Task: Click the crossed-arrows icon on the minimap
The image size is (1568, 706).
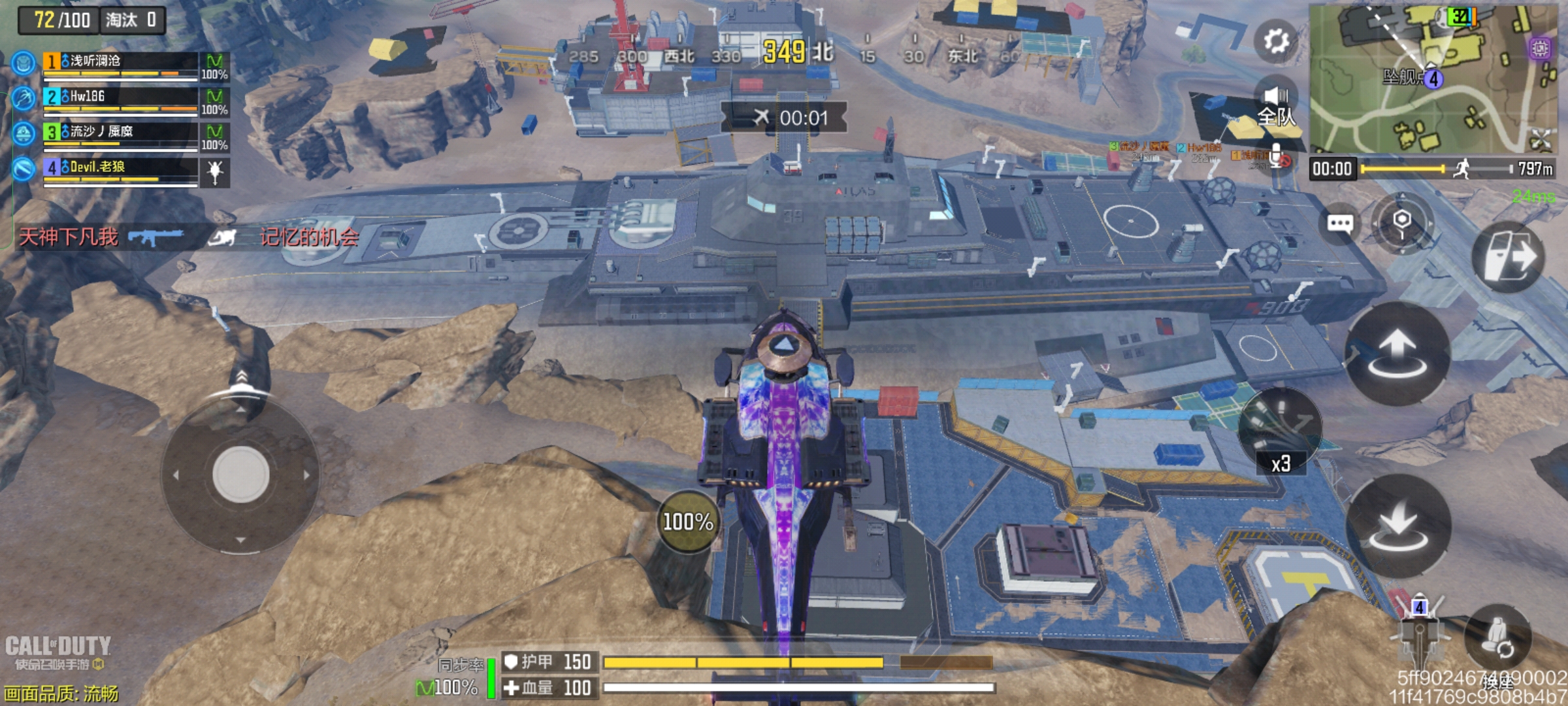Action: (x=1541, y=139)
